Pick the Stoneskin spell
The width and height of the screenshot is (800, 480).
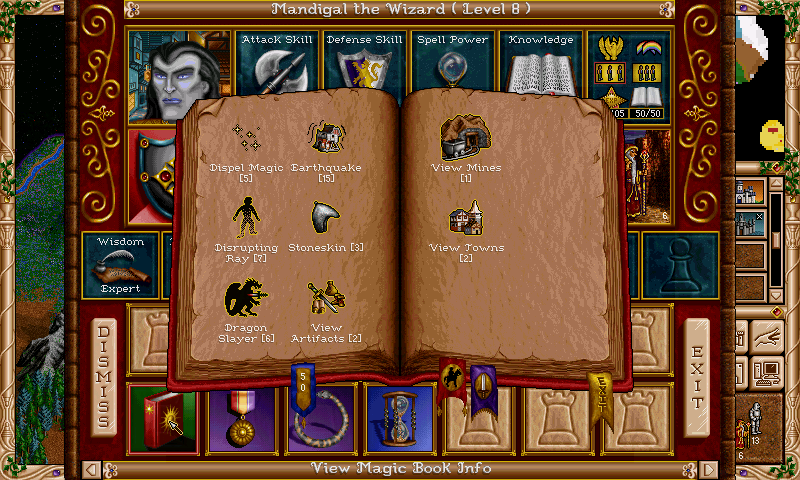326,220
